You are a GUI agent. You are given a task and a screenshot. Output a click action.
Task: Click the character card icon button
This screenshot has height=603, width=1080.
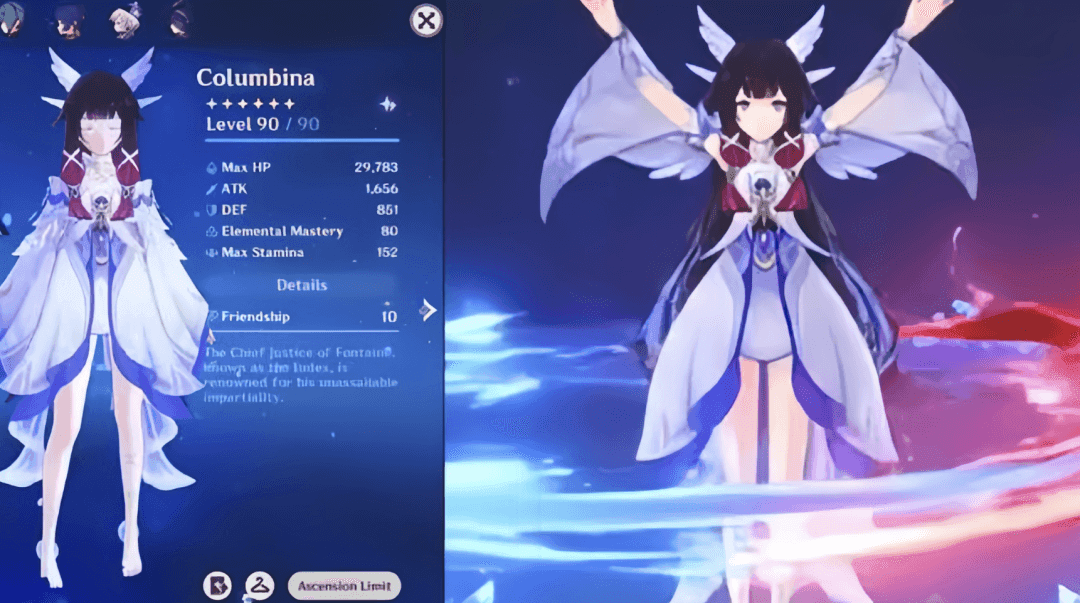coord(217,585)
